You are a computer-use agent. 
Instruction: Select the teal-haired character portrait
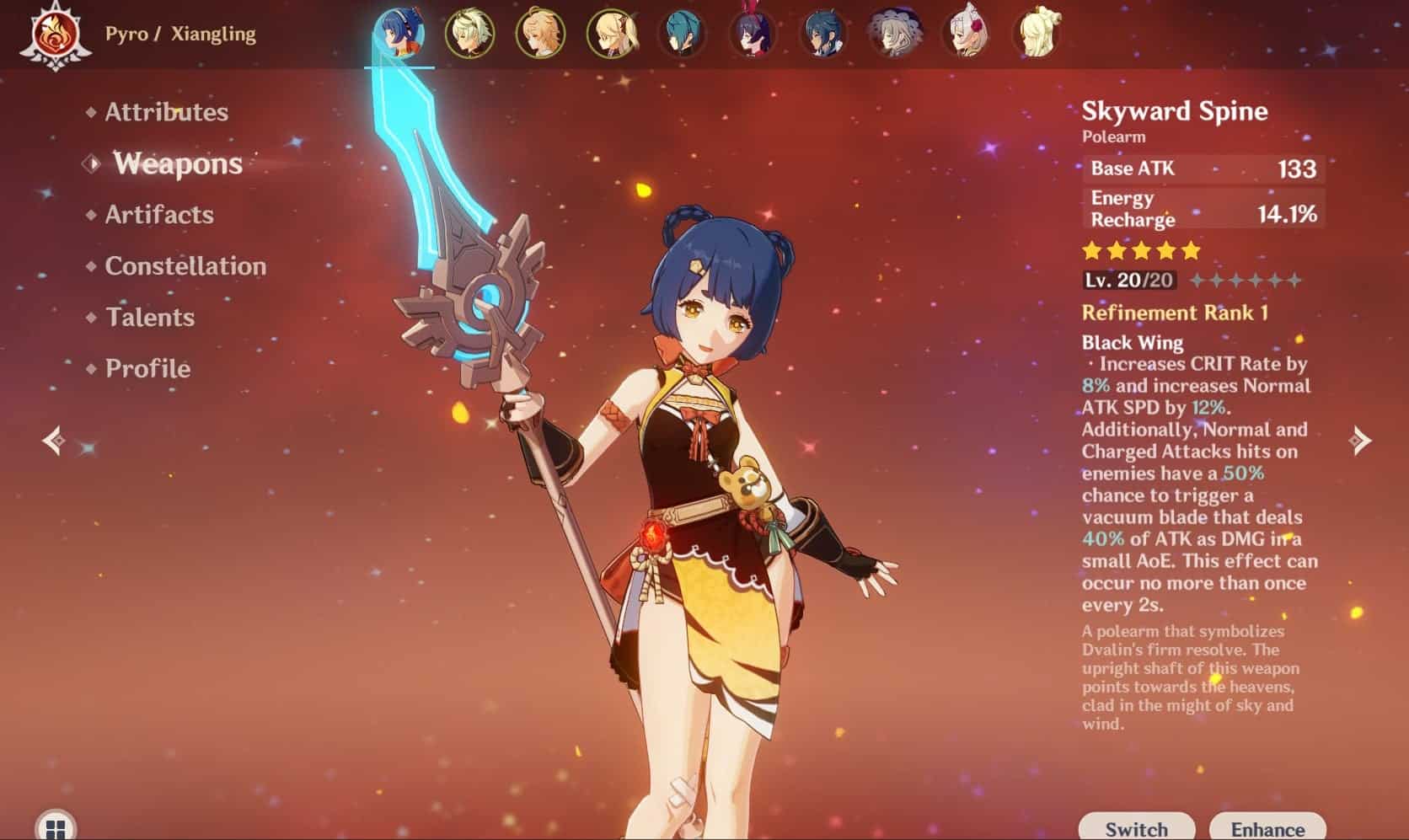(x=683, y=34)
